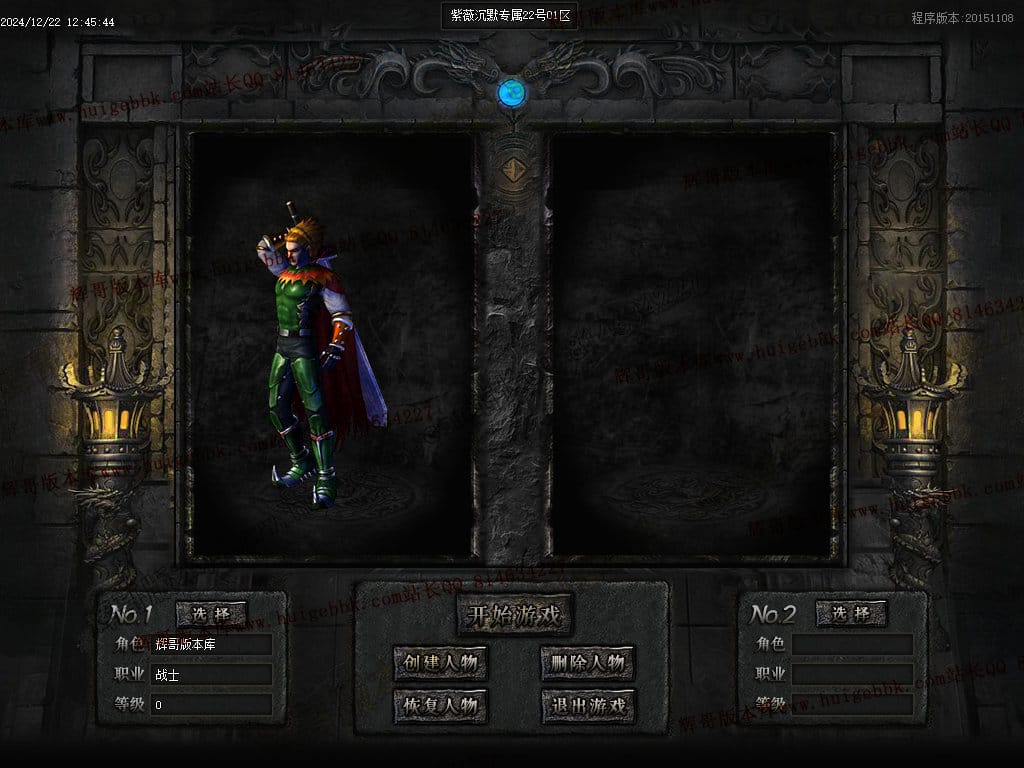The width and height of the screenshot is (1024, 768).
Task: Start the game with 开始游戏 button
Action: (514, 615)
